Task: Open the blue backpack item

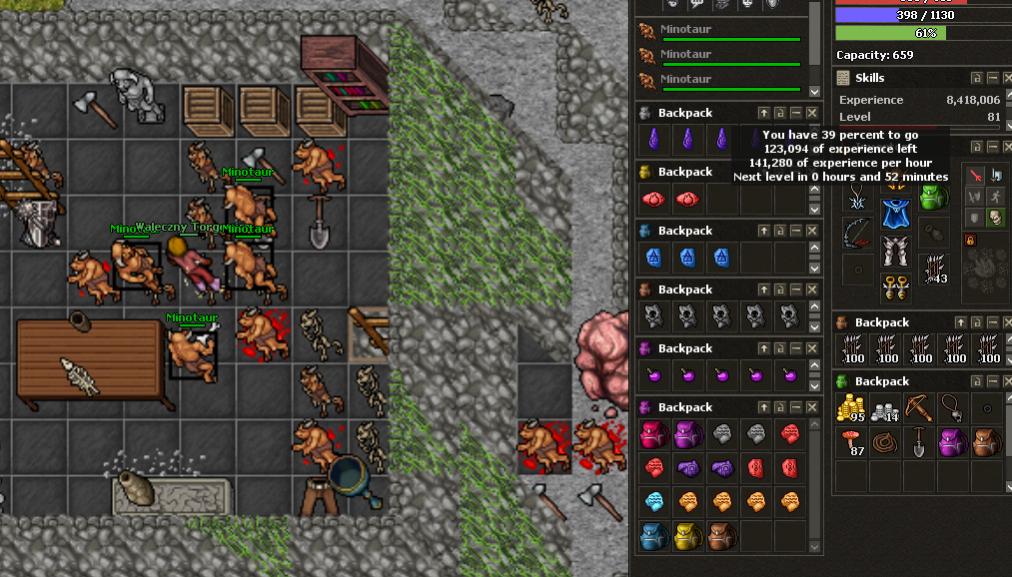Action: [652, 536]
